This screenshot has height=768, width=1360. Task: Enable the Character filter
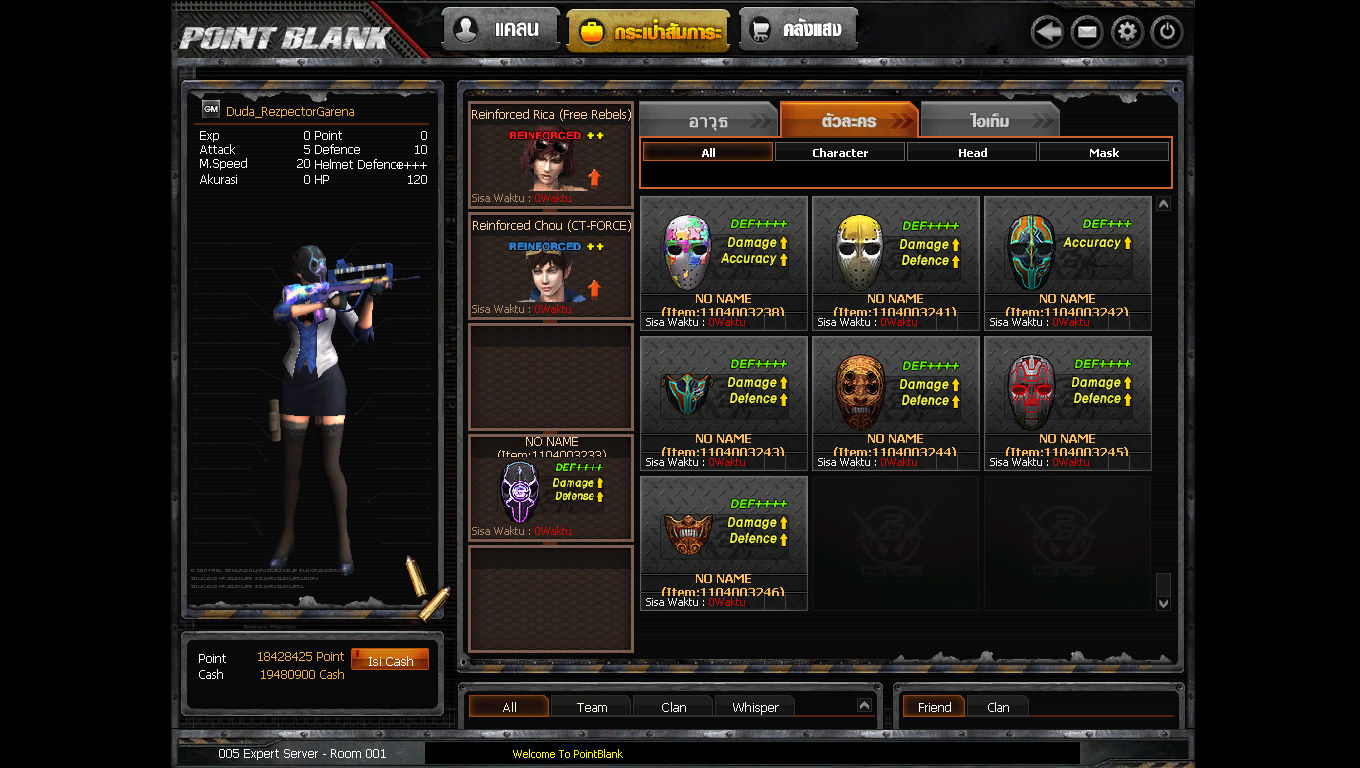click(x=839, y=151)
